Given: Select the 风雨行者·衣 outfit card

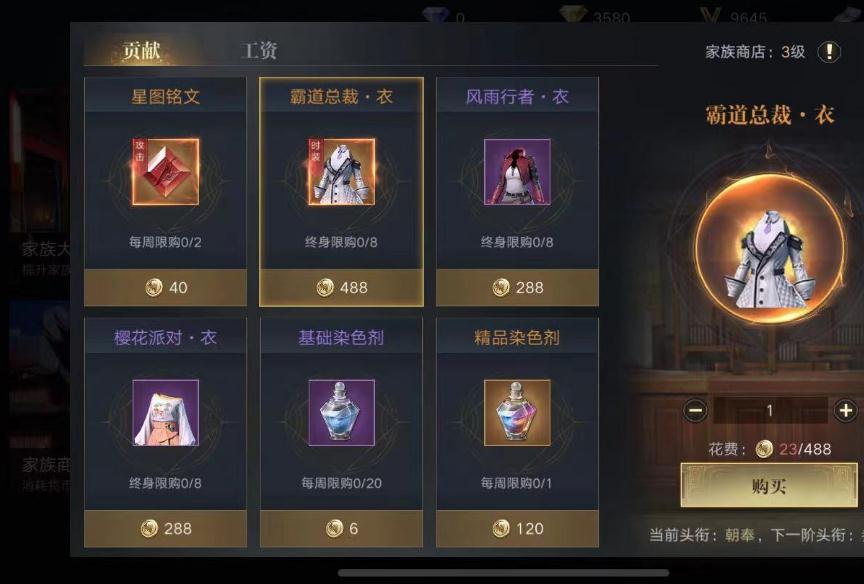Looking at the screenshot, I should pos(517,191).
